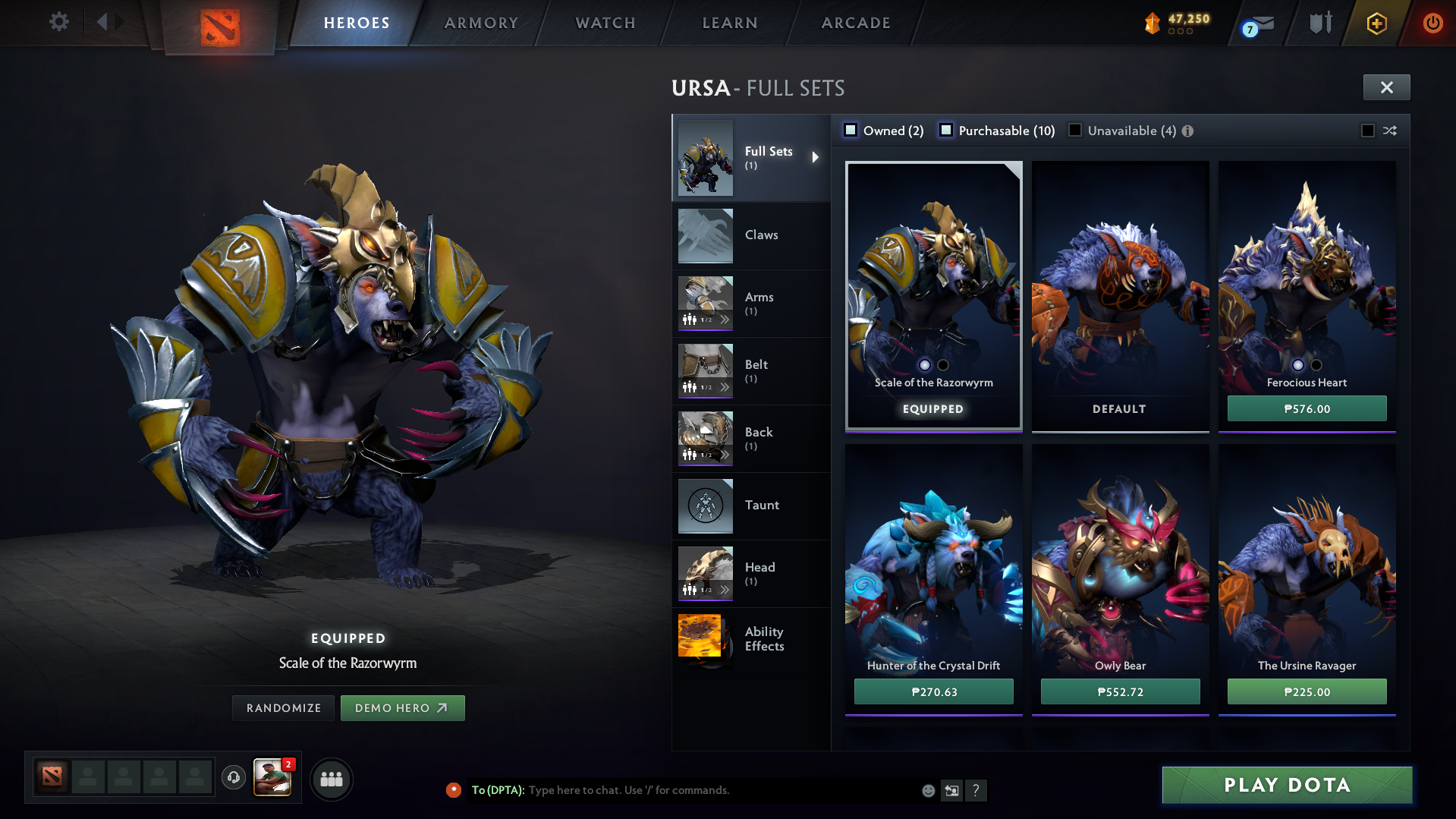Check the Unavailable items filter
1456x819 pixels.
click(x=1074, y=130)
